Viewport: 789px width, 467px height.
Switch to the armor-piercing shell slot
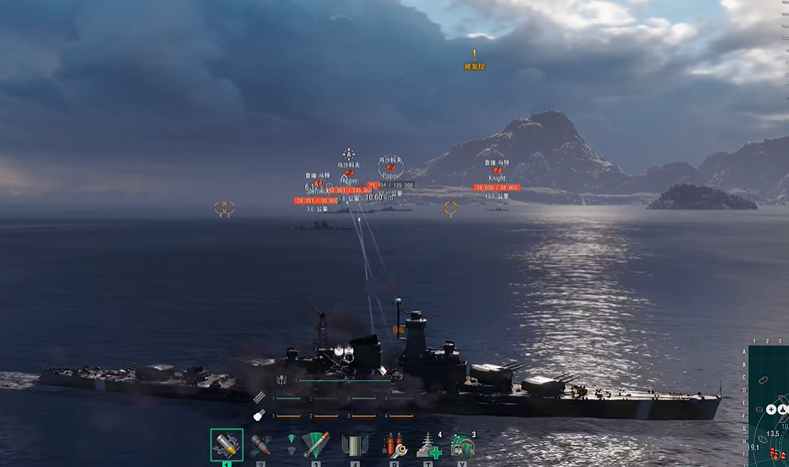(260, 445)
